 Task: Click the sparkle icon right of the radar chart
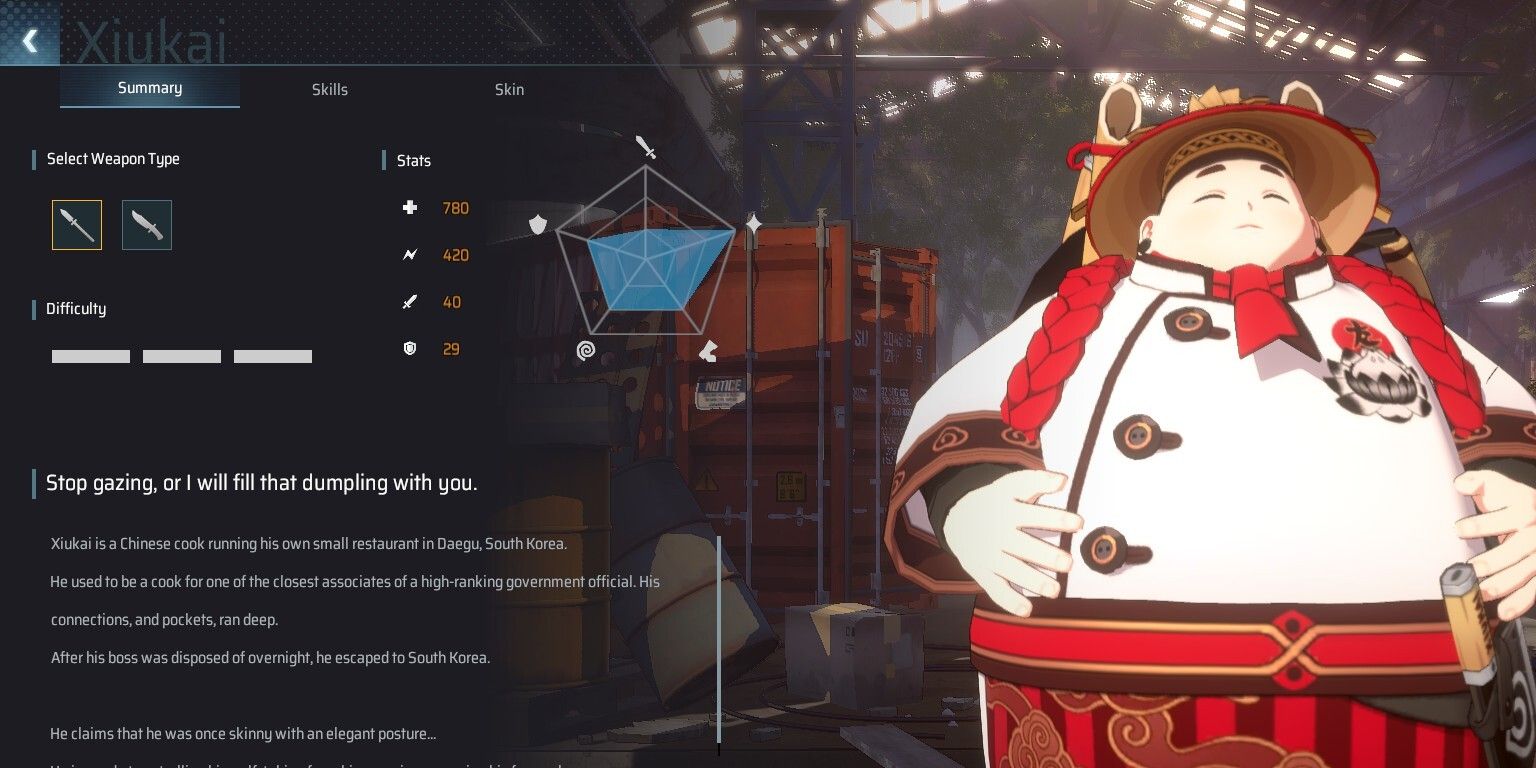tap(753, 224)
